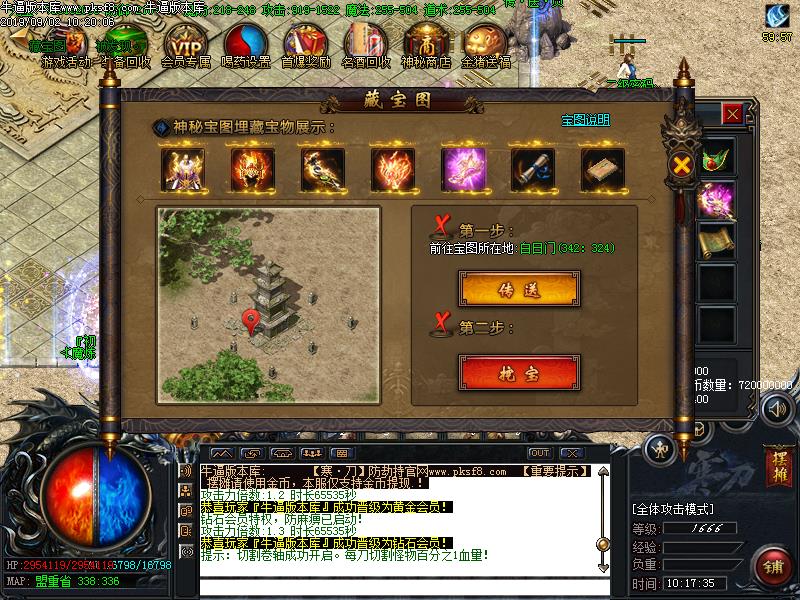800x600 pixels.
Task: Visit the 神秘商店 mystery shop
Action: (426, 44)
